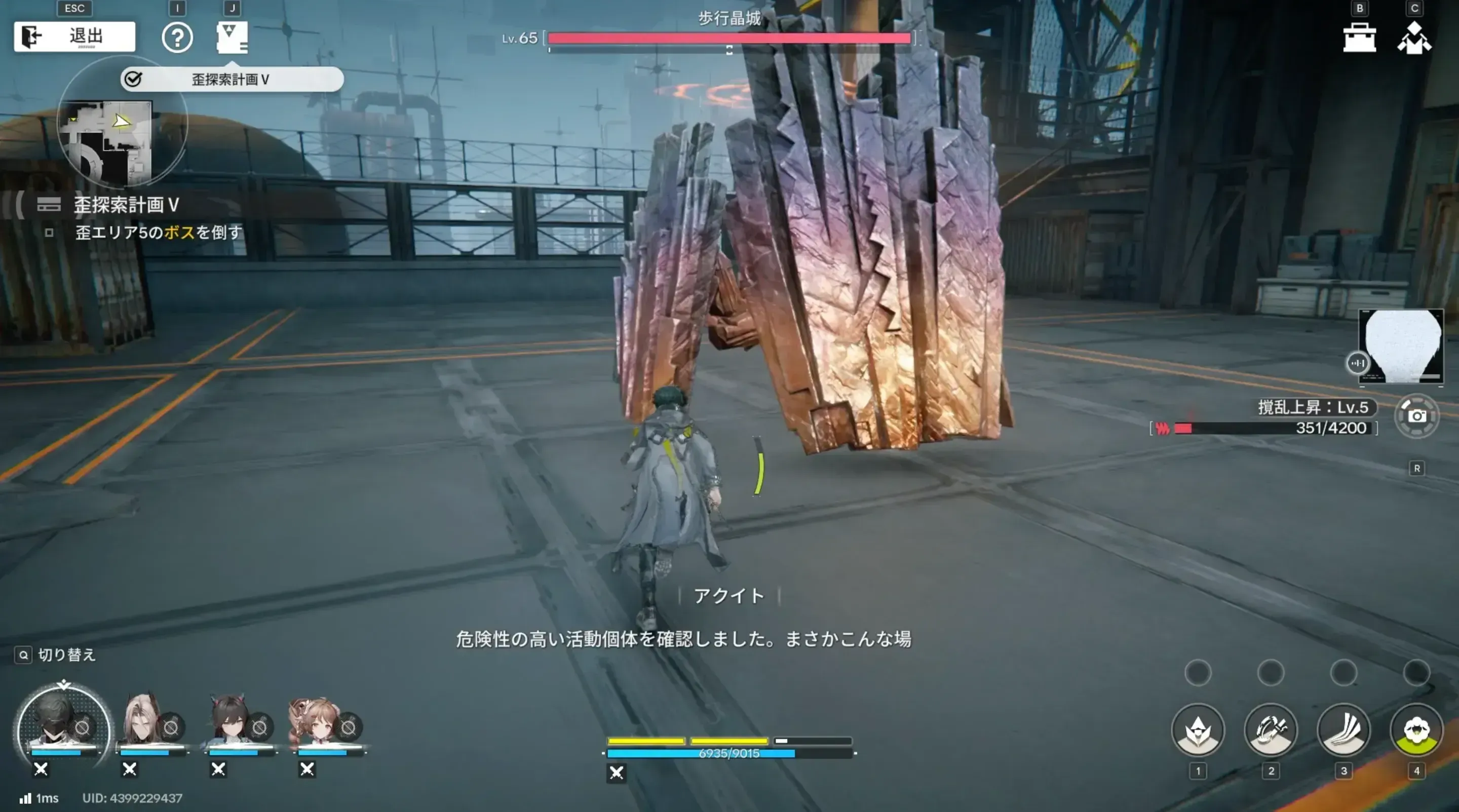Screen dimensions: 1459x812
Task: Open the resonator character menu icon
Action: (x=1415, y=37)
